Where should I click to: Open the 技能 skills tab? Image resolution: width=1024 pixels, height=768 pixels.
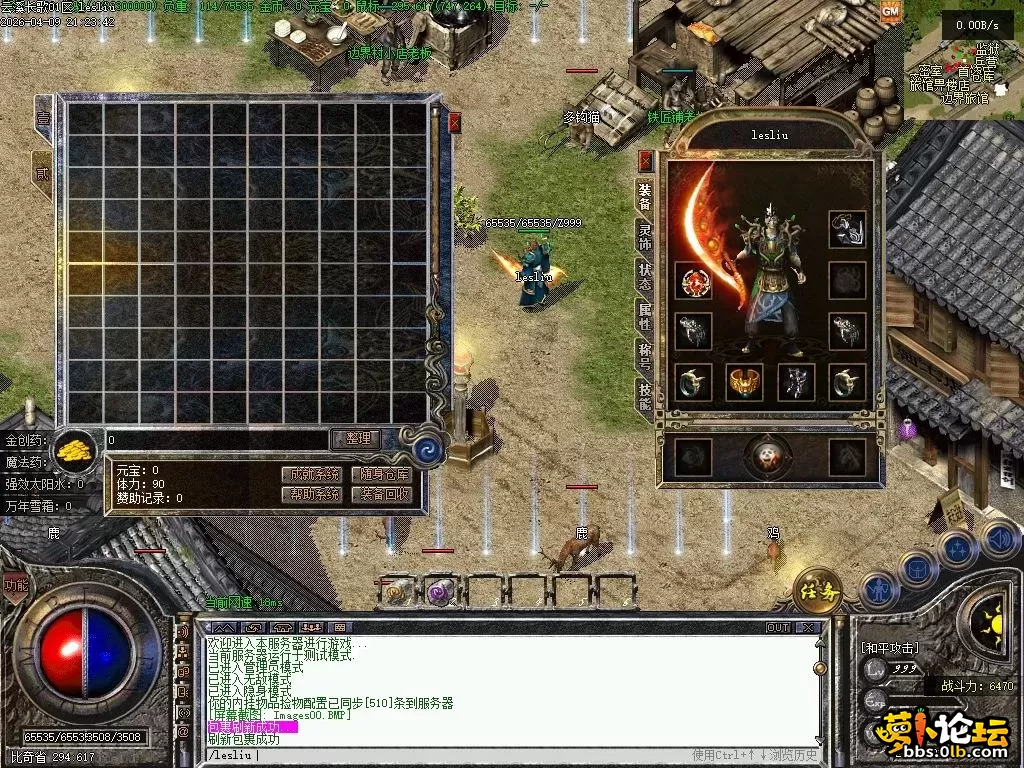click(646, 395)
